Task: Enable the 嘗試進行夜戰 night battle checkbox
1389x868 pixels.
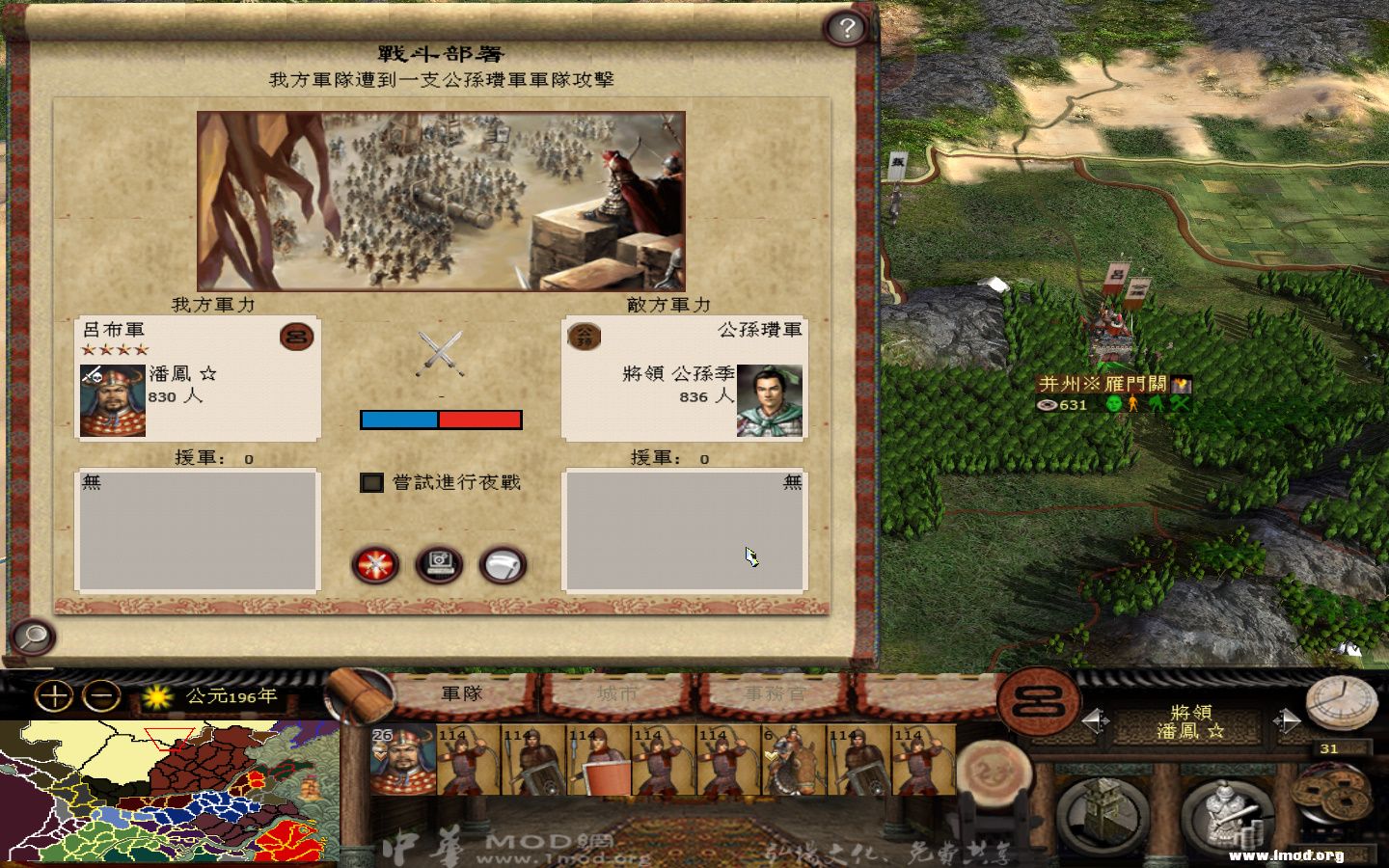Action: (371, 483)
